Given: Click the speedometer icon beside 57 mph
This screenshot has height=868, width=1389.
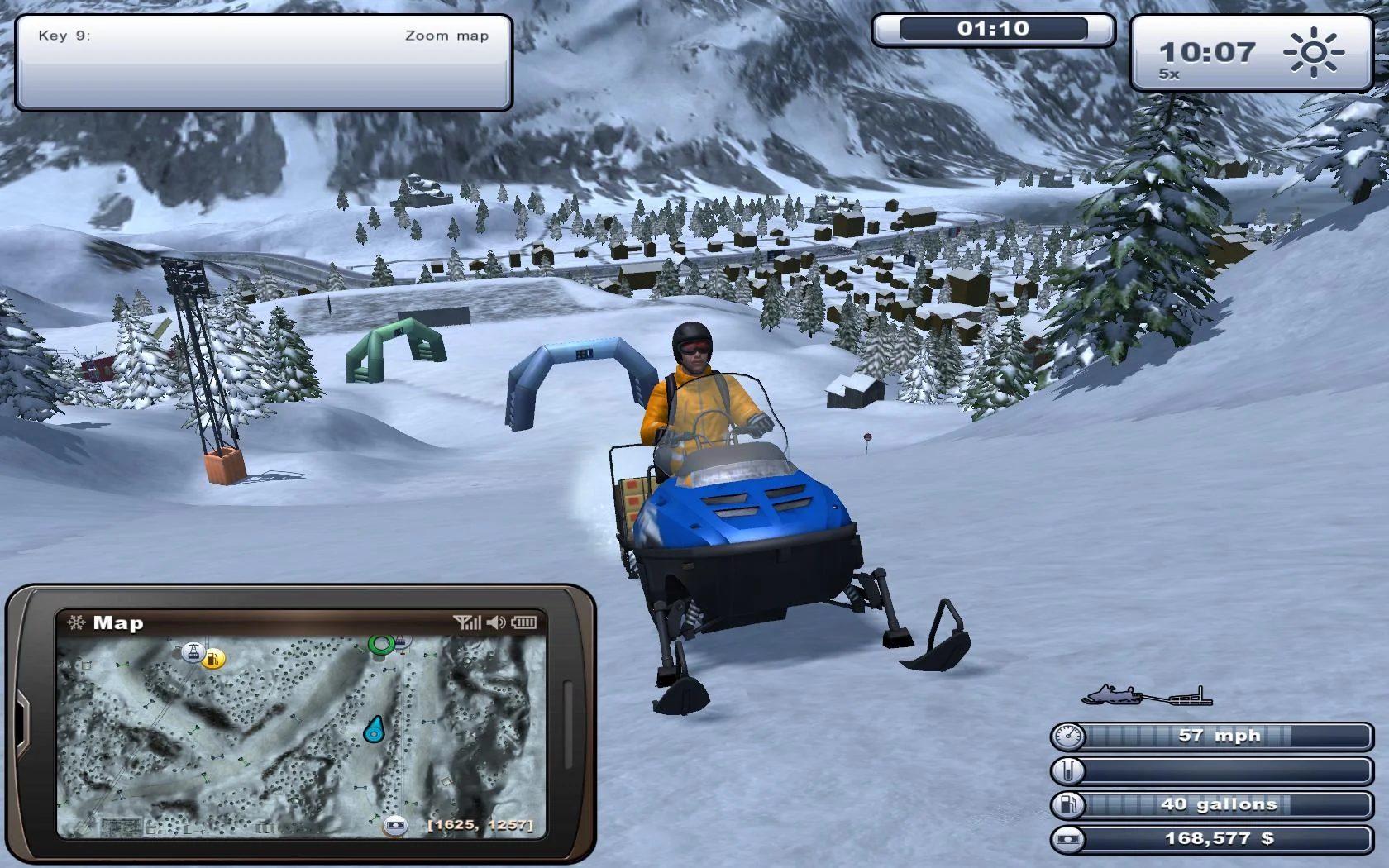Looking at the screenshot, I should pos(1067,735).
